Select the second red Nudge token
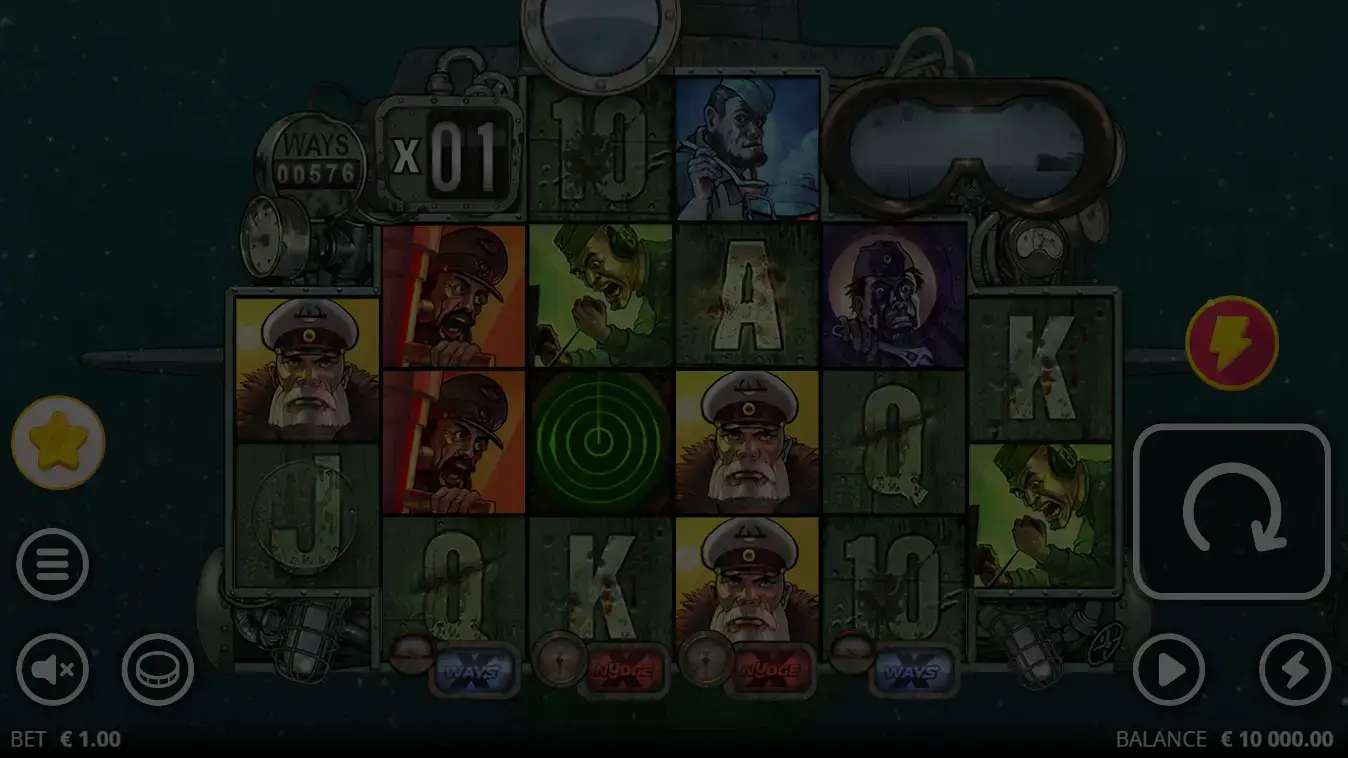The height and width of the screenshot is (758, 1348). click(x=770, y=672)
